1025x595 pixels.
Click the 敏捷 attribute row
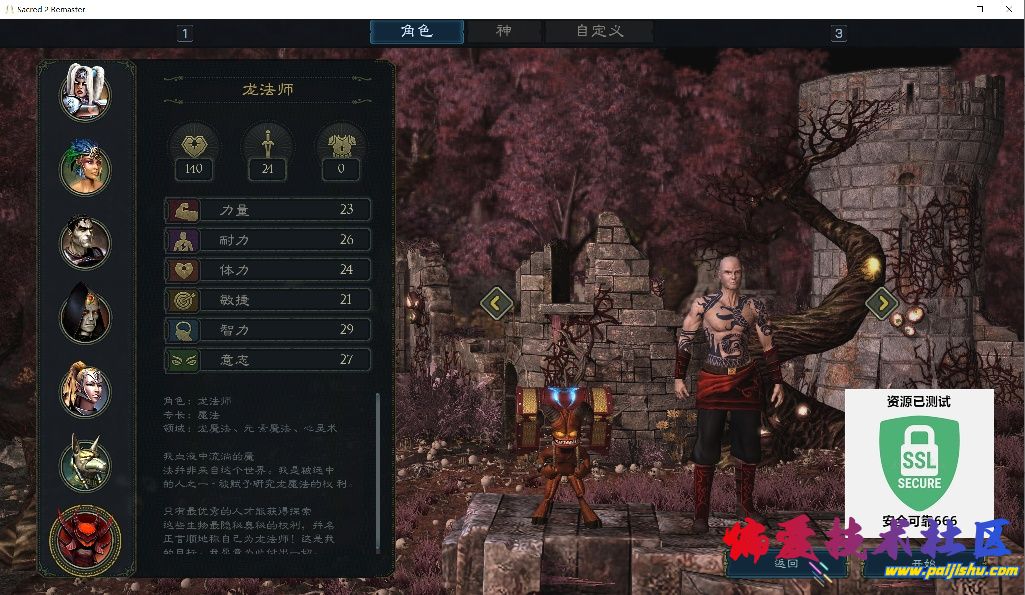click(x=268, y=300)
